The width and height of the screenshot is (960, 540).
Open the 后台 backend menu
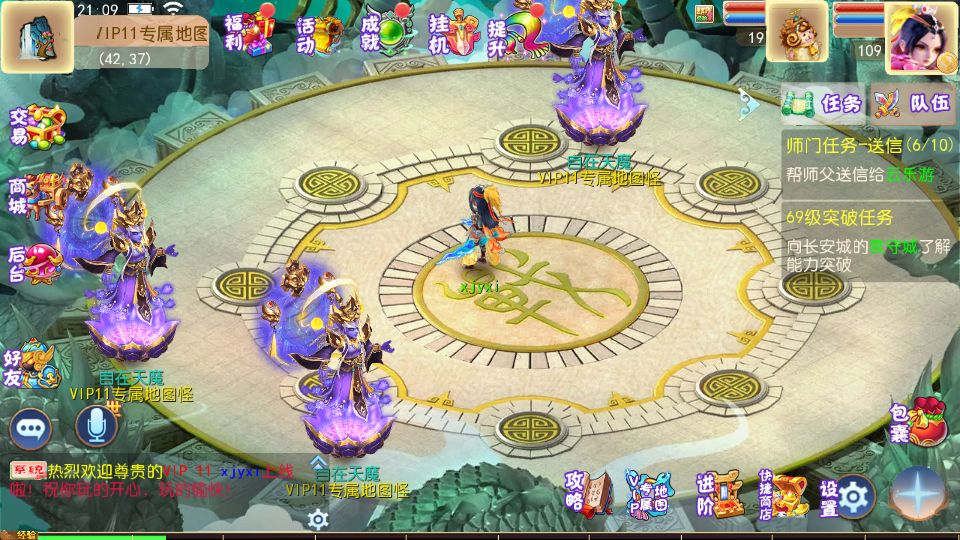coord(36,260)
